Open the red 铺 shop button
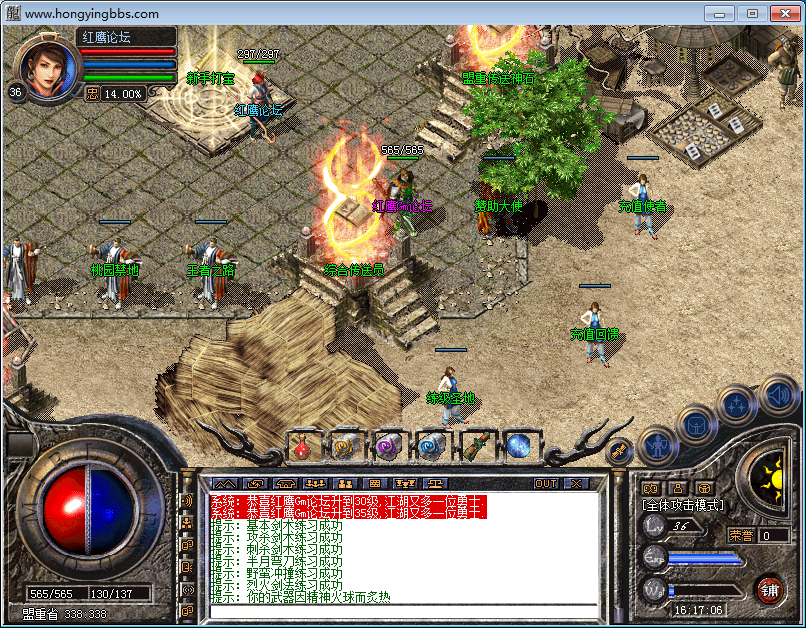Screen dimensions: 806x628 click(x=769, y=588)
